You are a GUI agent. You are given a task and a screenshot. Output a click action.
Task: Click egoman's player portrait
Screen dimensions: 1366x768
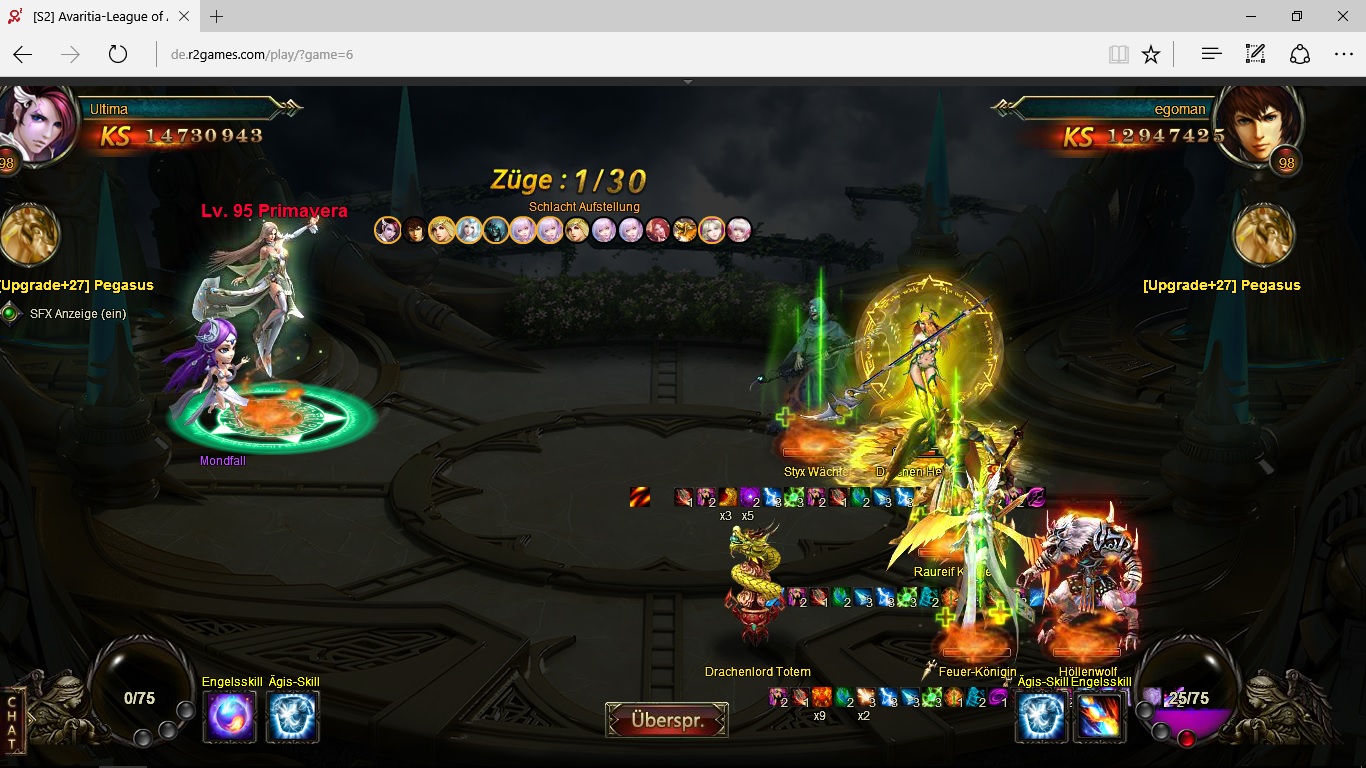pyautogui.click(x=1263, y=123)
